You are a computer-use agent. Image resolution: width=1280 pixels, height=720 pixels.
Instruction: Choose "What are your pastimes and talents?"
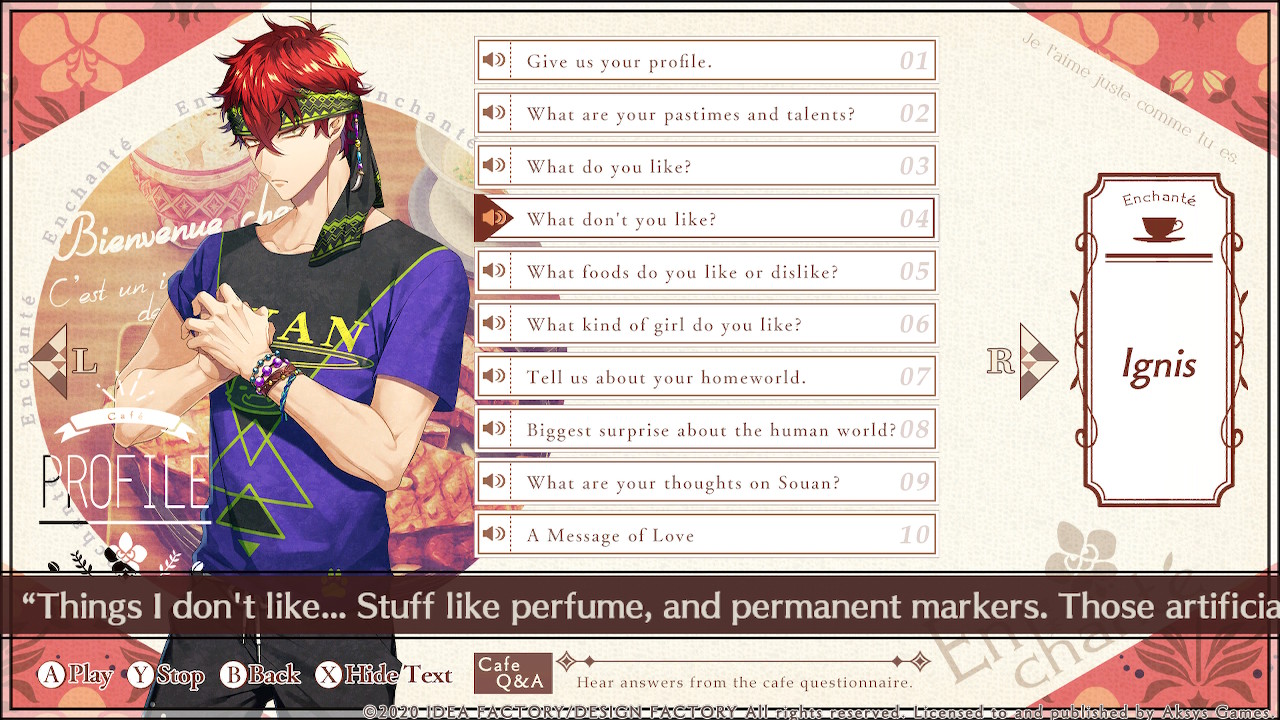point(705,114)
